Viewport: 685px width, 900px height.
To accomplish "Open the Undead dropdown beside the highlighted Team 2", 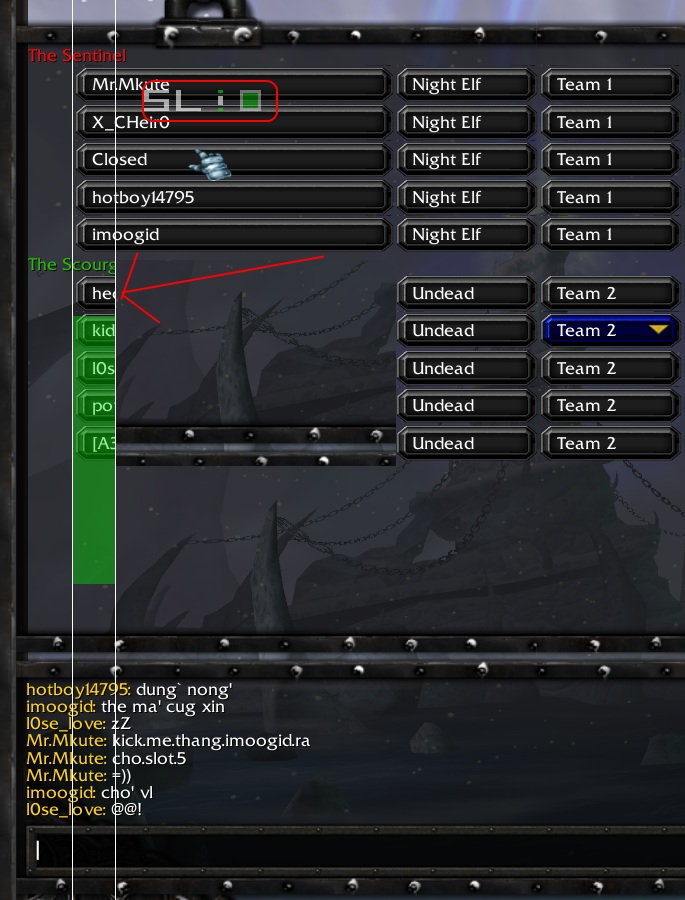I will 463,331.
